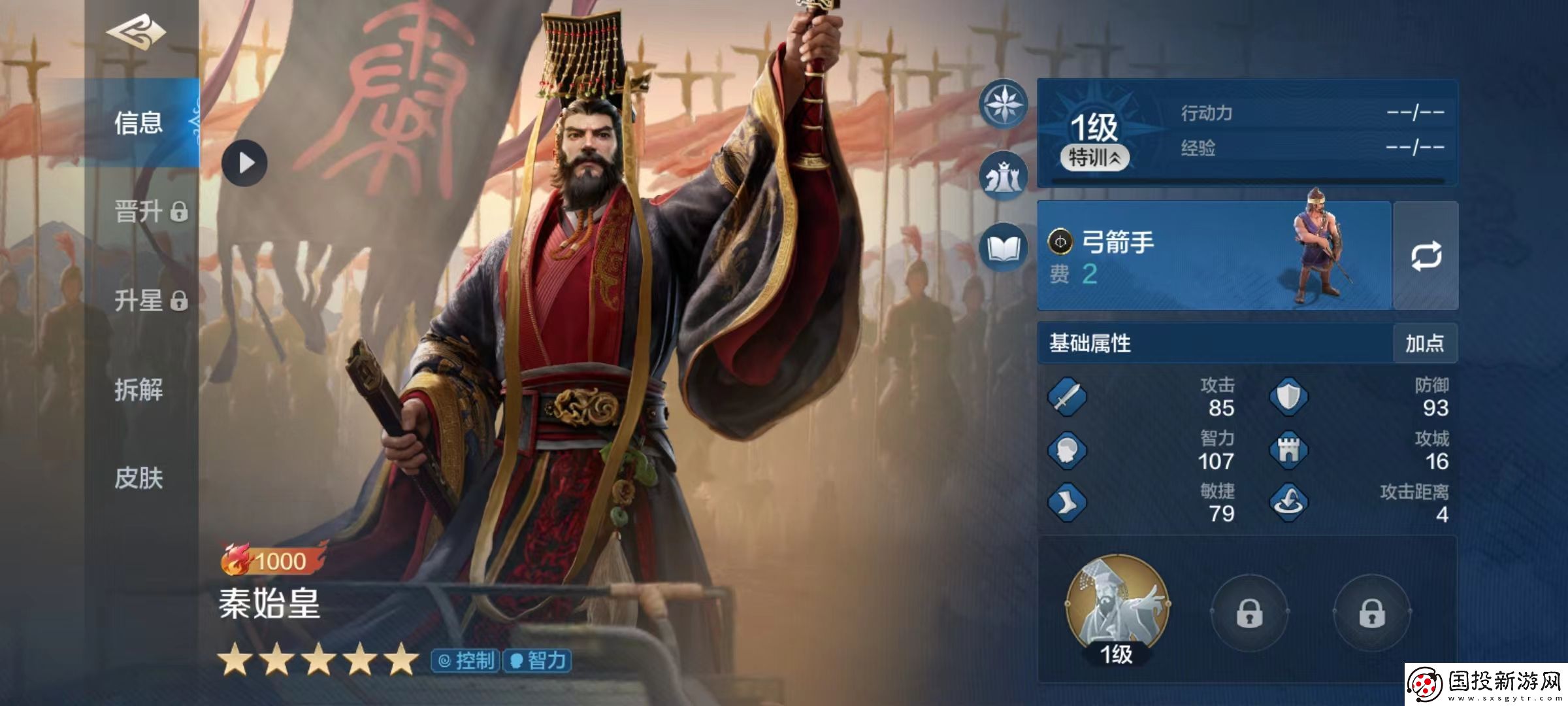Open the chess pieces icon
Image resolution: width=1568 pixels, height=706 pixels.
1003,175
